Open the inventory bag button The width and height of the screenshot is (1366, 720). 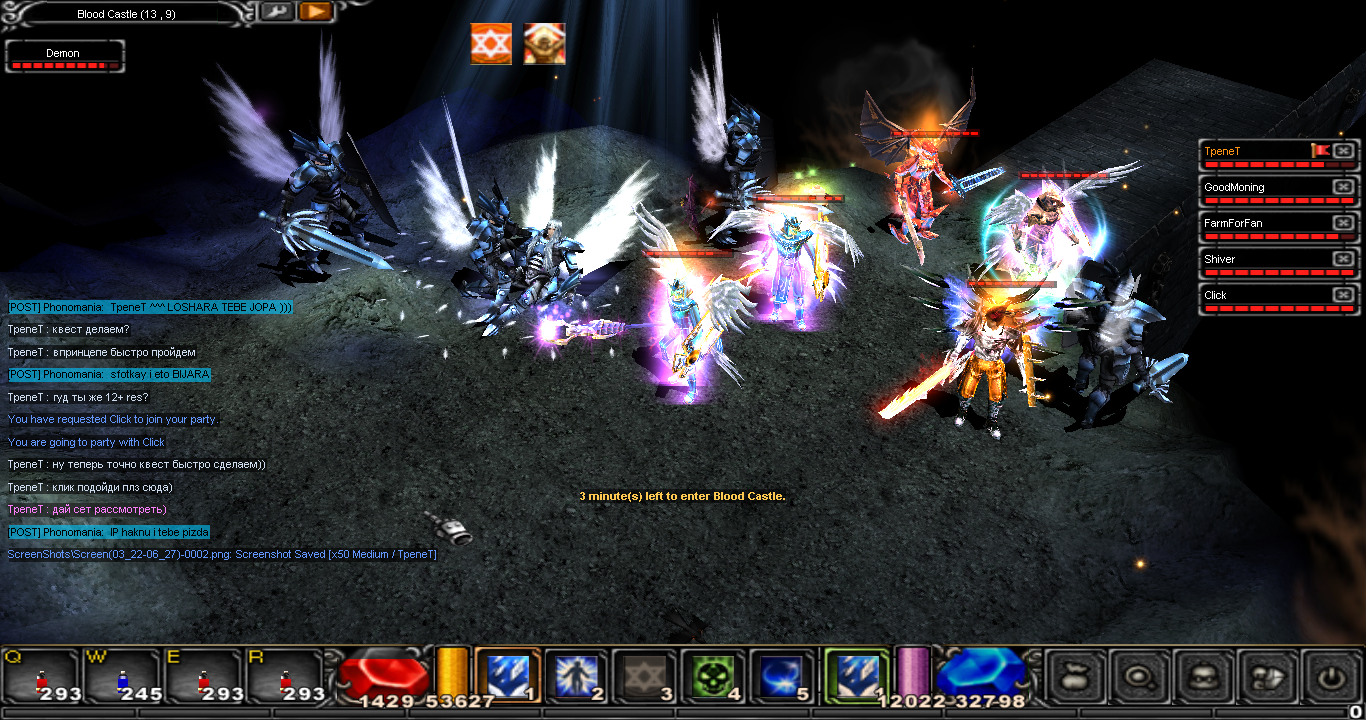click(x=1076, y=677)
